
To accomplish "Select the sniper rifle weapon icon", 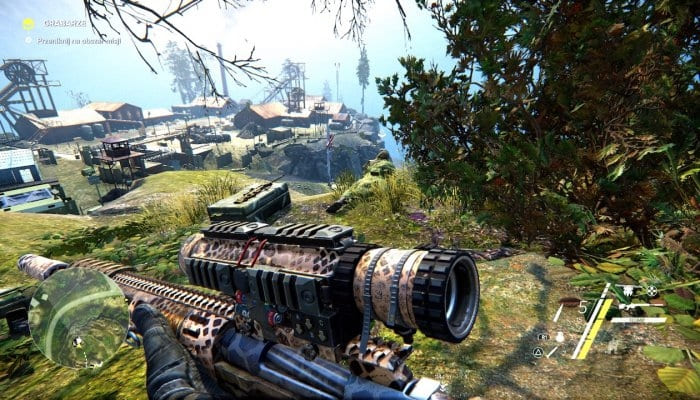I will pyautogui.click(x=630, y=290).
